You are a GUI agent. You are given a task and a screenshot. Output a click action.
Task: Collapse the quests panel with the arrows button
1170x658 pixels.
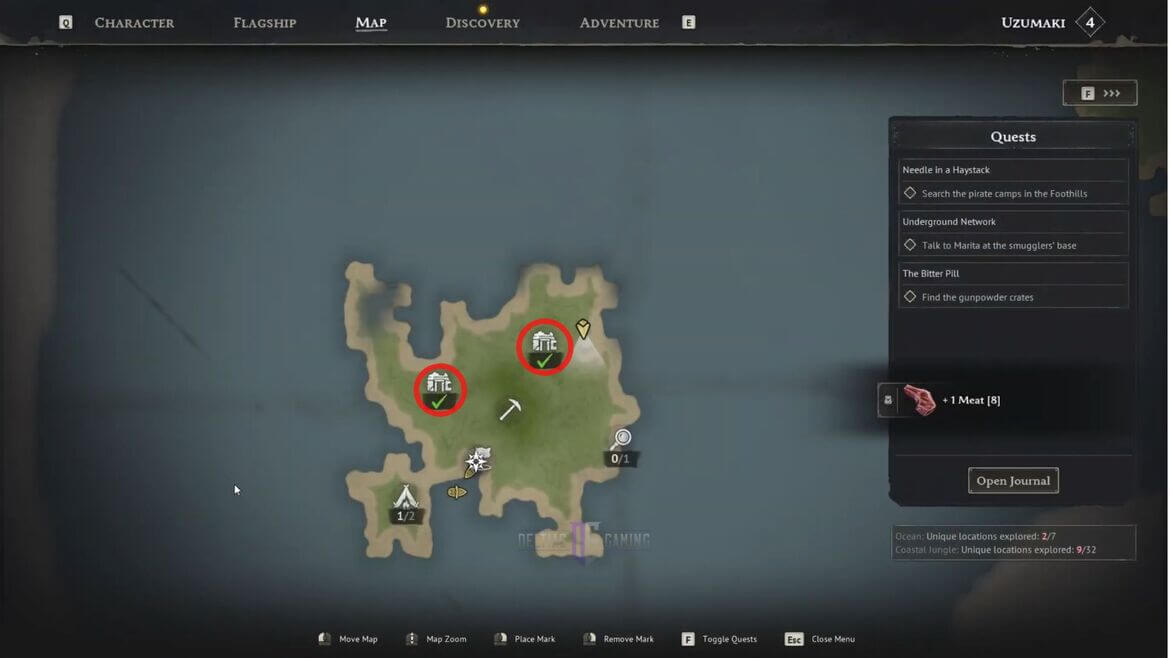coord(1100,93)
